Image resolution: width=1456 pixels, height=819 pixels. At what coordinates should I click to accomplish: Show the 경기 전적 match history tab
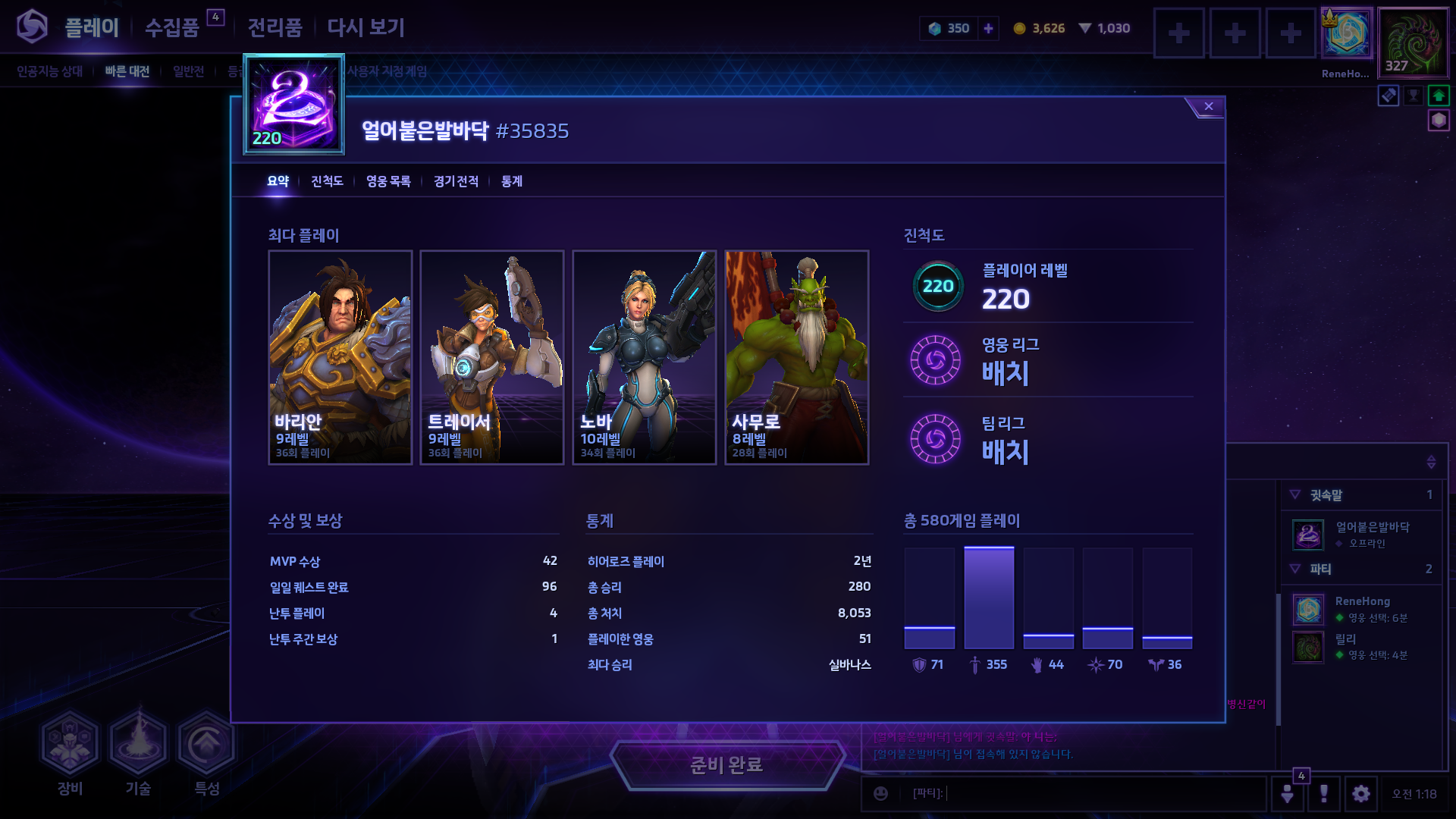pos(456,181)
